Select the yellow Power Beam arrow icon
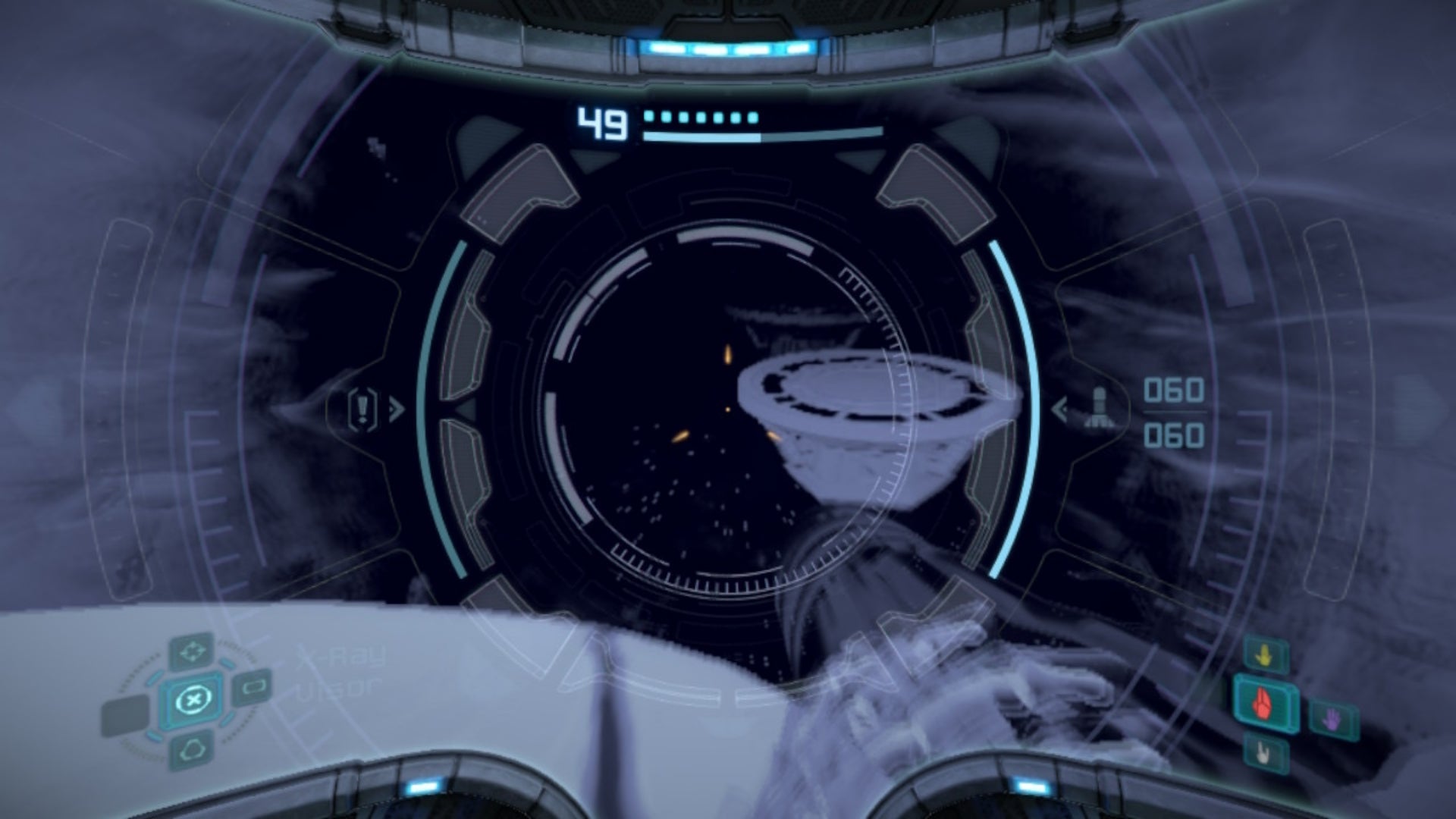Image resolution: width=1456 pixels, height=819 pixels. 1263,654
